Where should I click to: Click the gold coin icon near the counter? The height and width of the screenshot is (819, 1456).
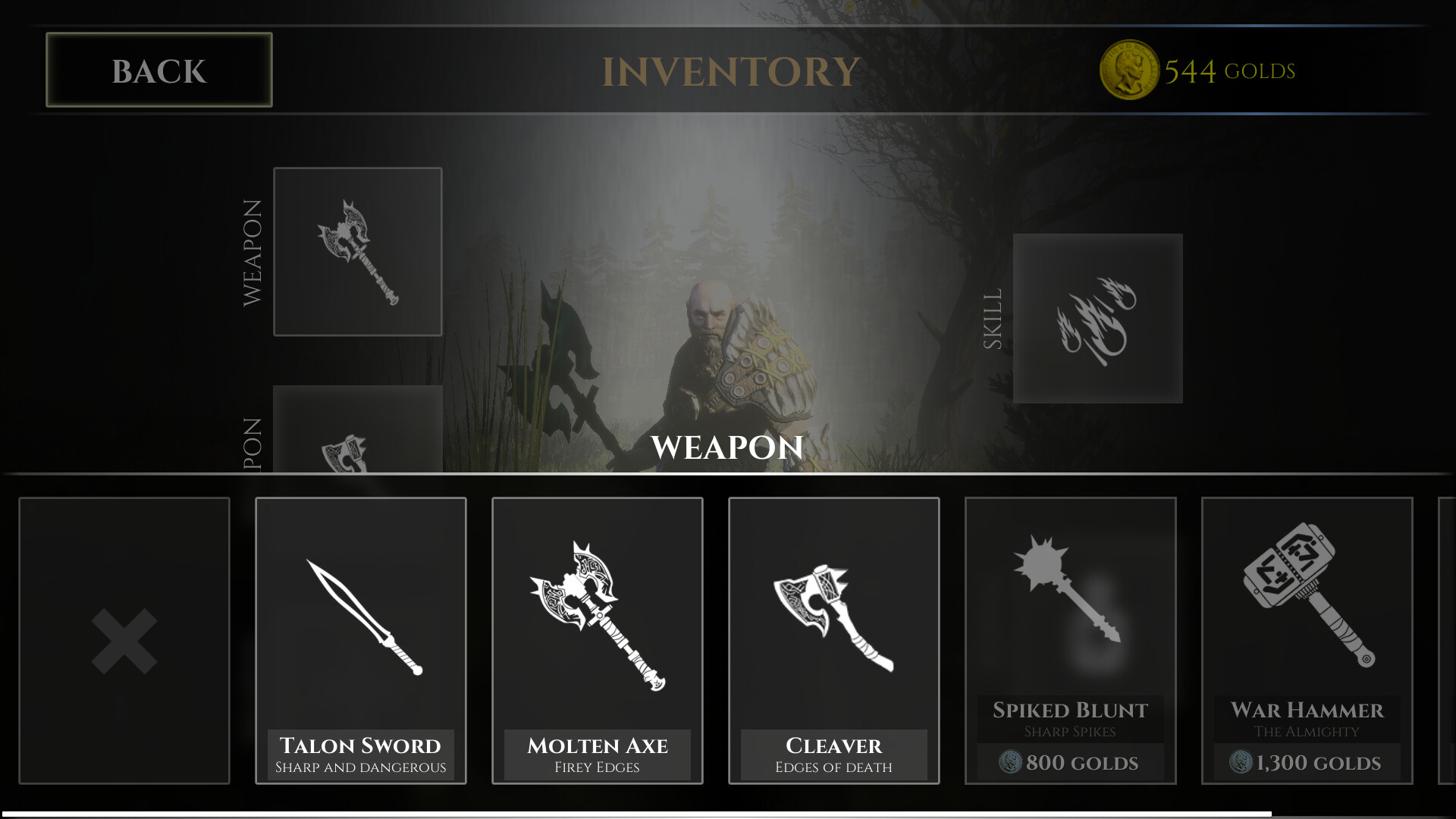pyautogui.click(x=1129, y=68)
